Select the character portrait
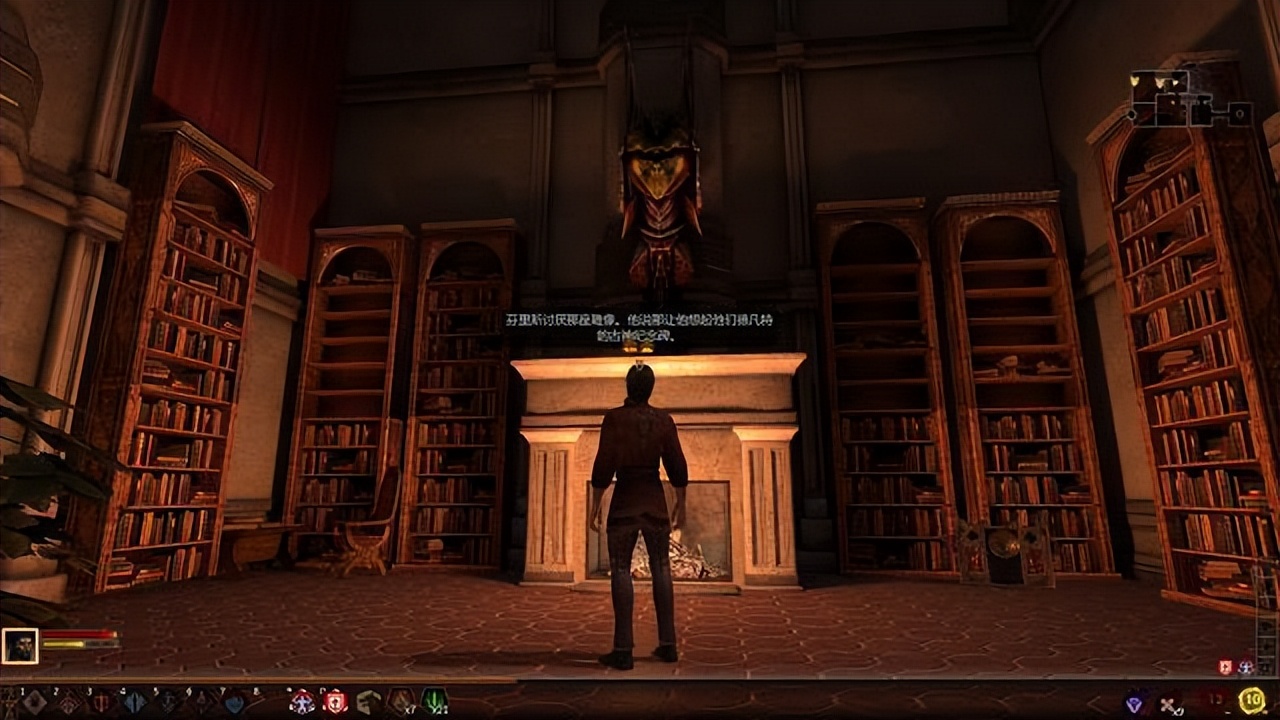Viewport: 1280px width, 720px height. 20,645
